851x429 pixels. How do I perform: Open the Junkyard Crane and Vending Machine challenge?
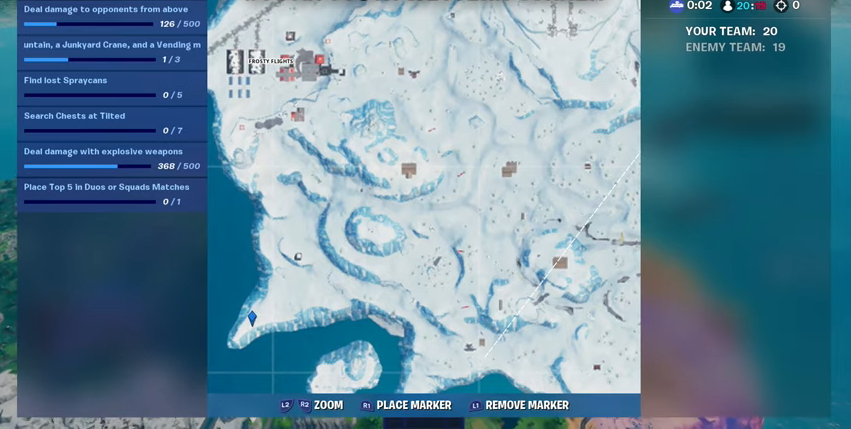point(111,52)
